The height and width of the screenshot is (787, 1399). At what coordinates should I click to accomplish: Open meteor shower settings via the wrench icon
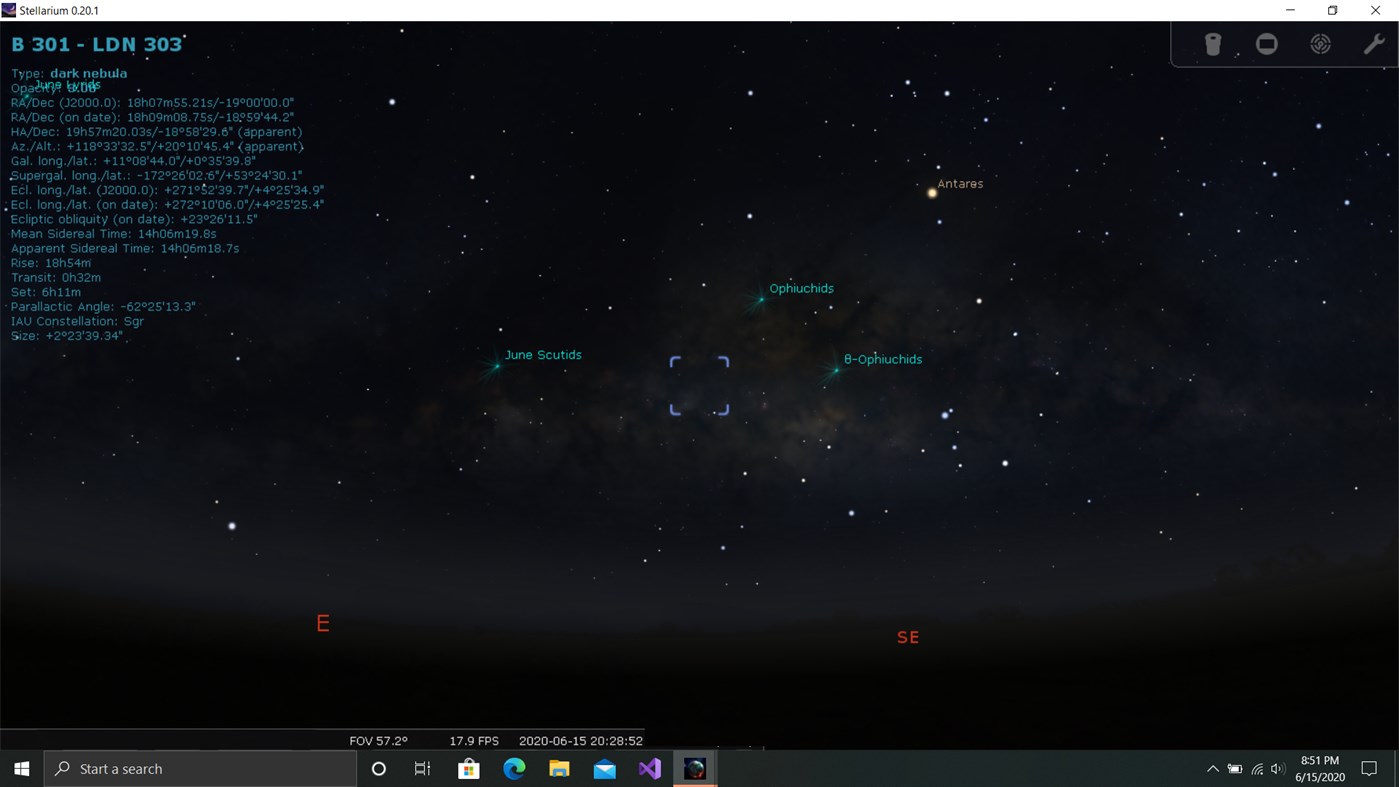click(1373, 44)
